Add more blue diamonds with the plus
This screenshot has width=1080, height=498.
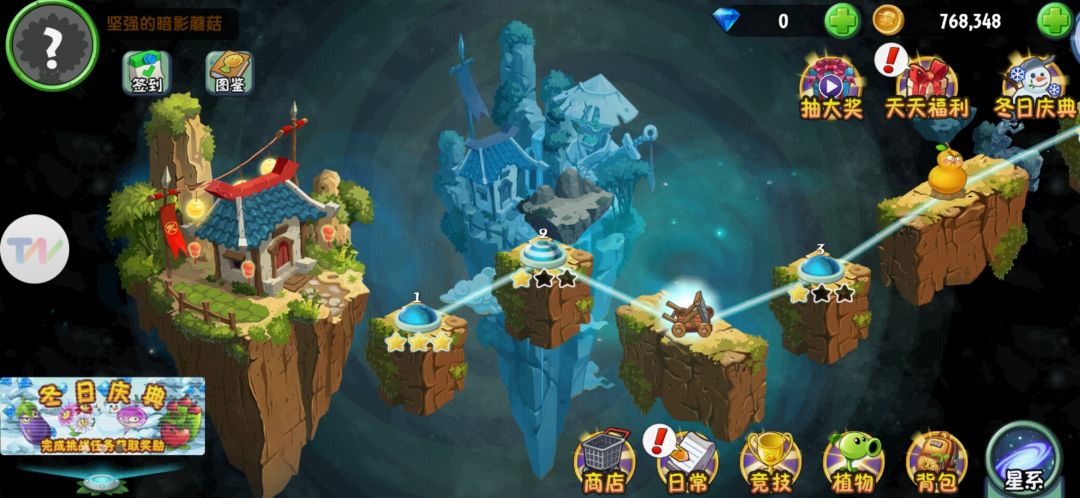[x=841, y=20]
